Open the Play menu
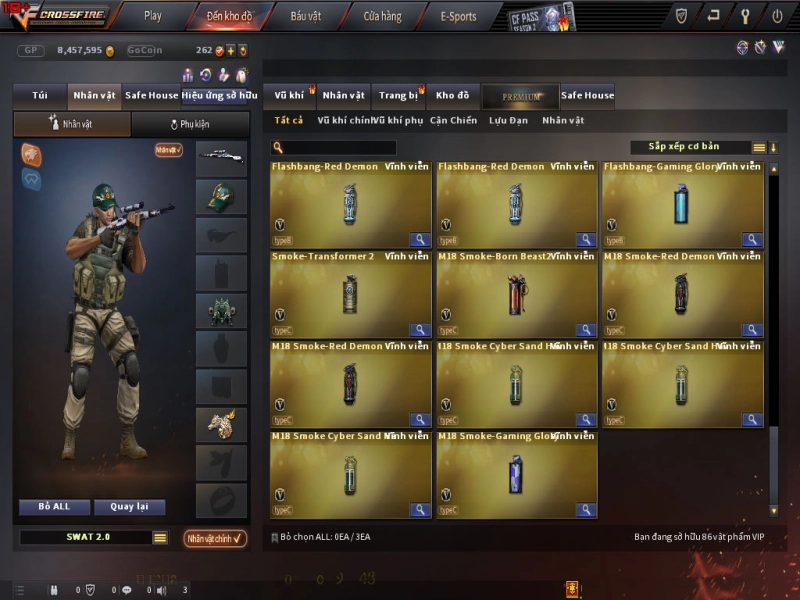 pos(152,16)
